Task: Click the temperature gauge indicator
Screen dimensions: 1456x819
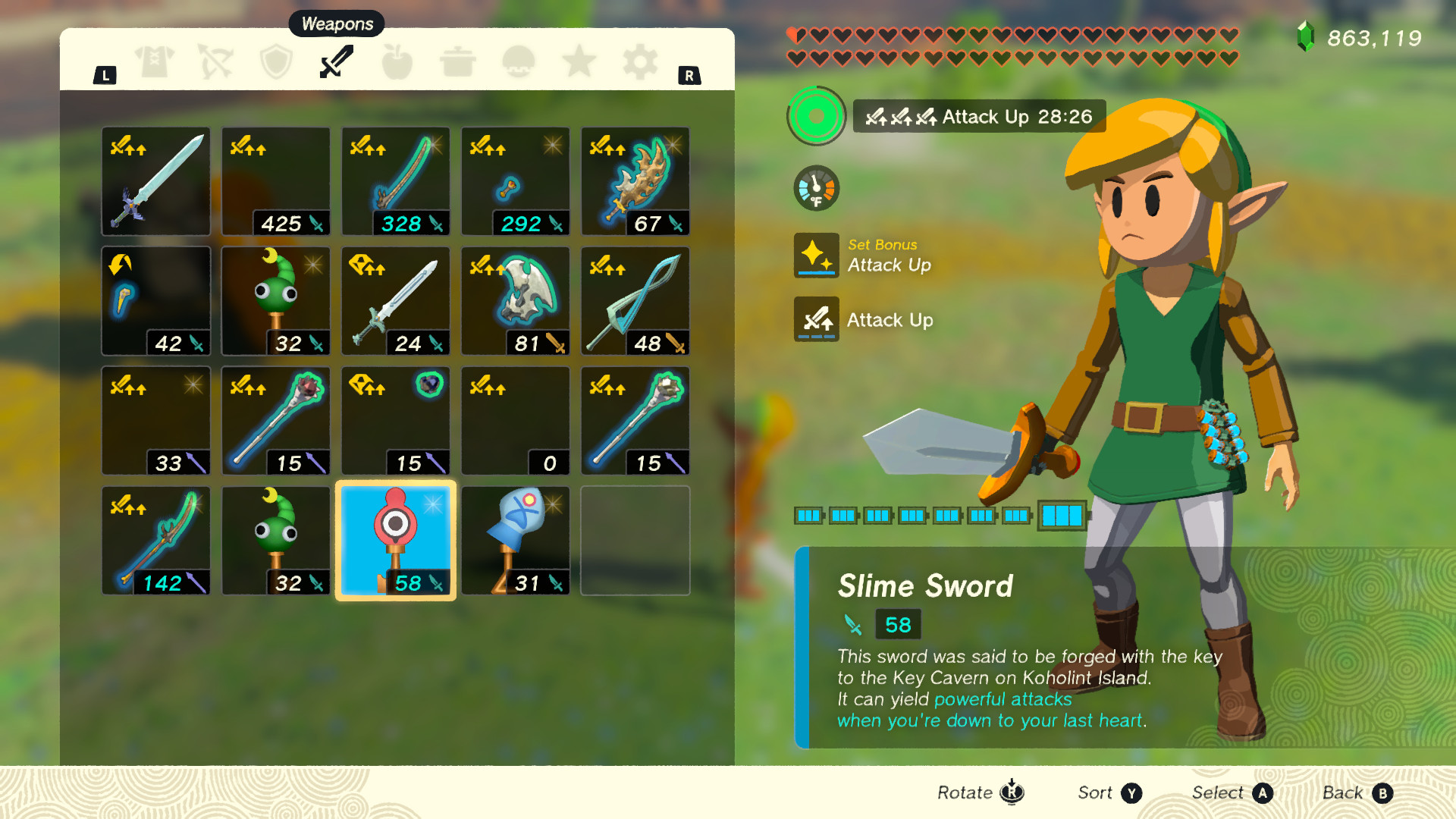Action: coord(815,187)
